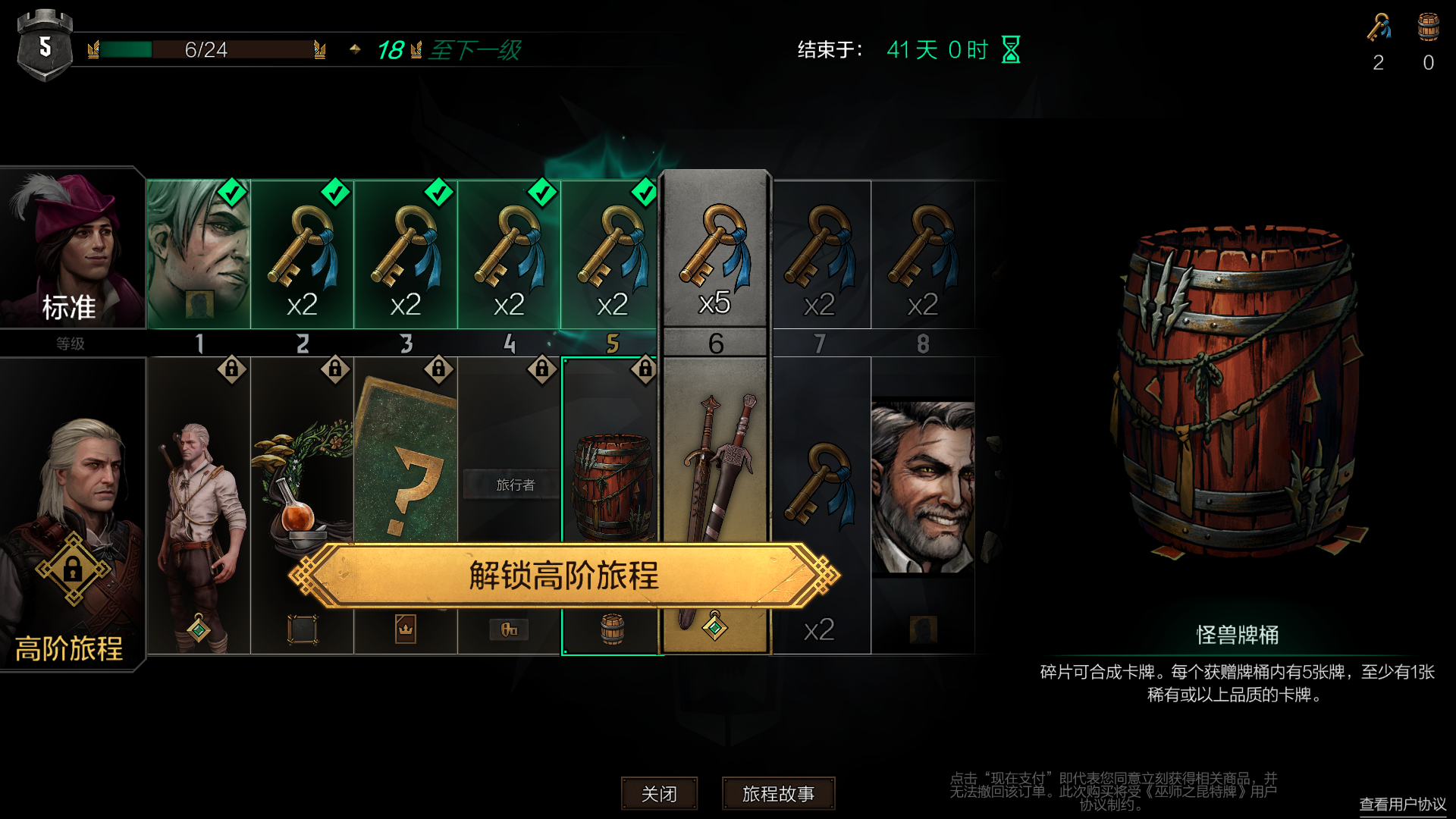Screen dimensions: 1456x819
Task: Select the premium monster barrel reward
Action: click(612, 485)
